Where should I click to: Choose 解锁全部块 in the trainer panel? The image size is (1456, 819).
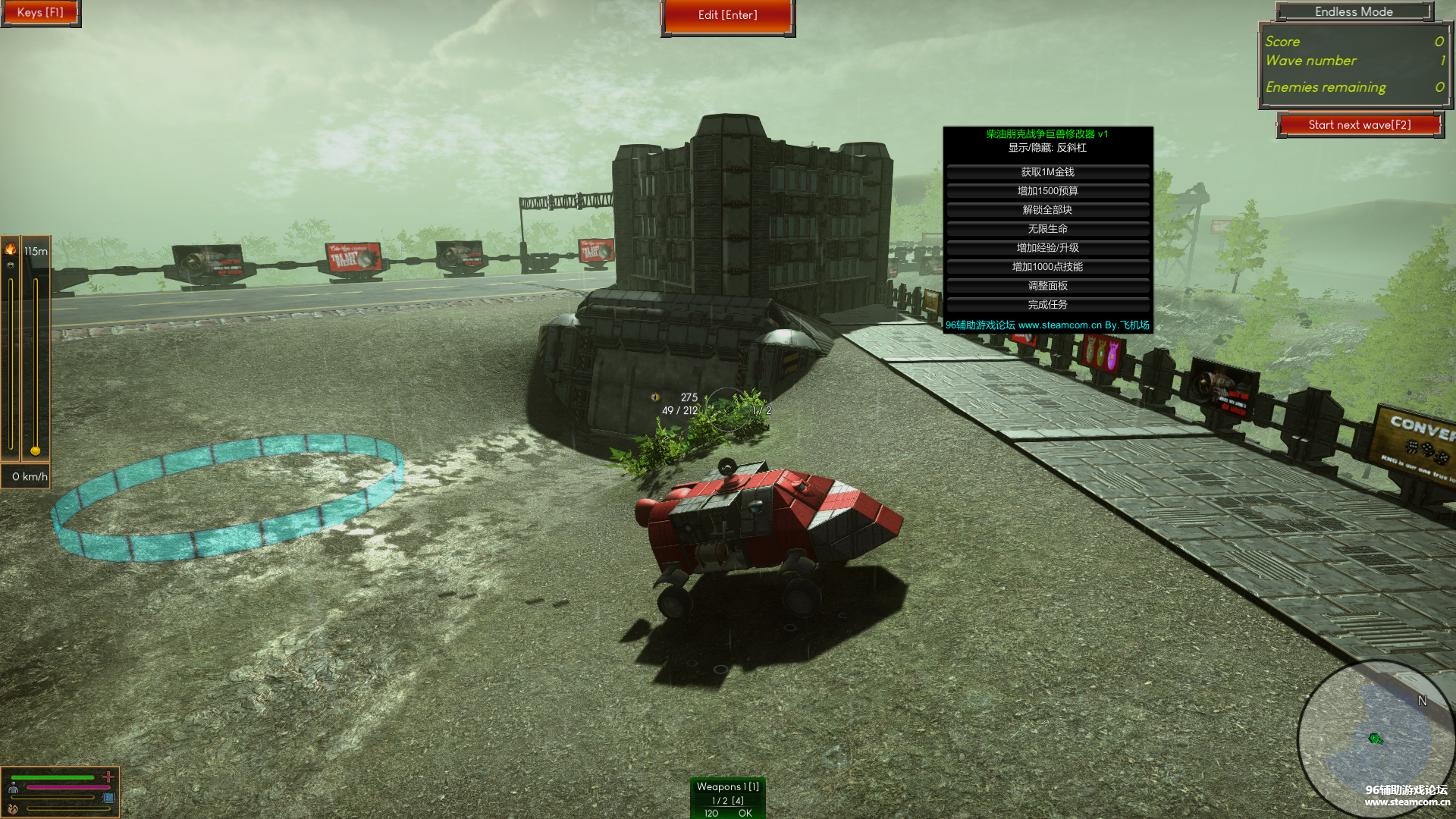[1047, 210]
